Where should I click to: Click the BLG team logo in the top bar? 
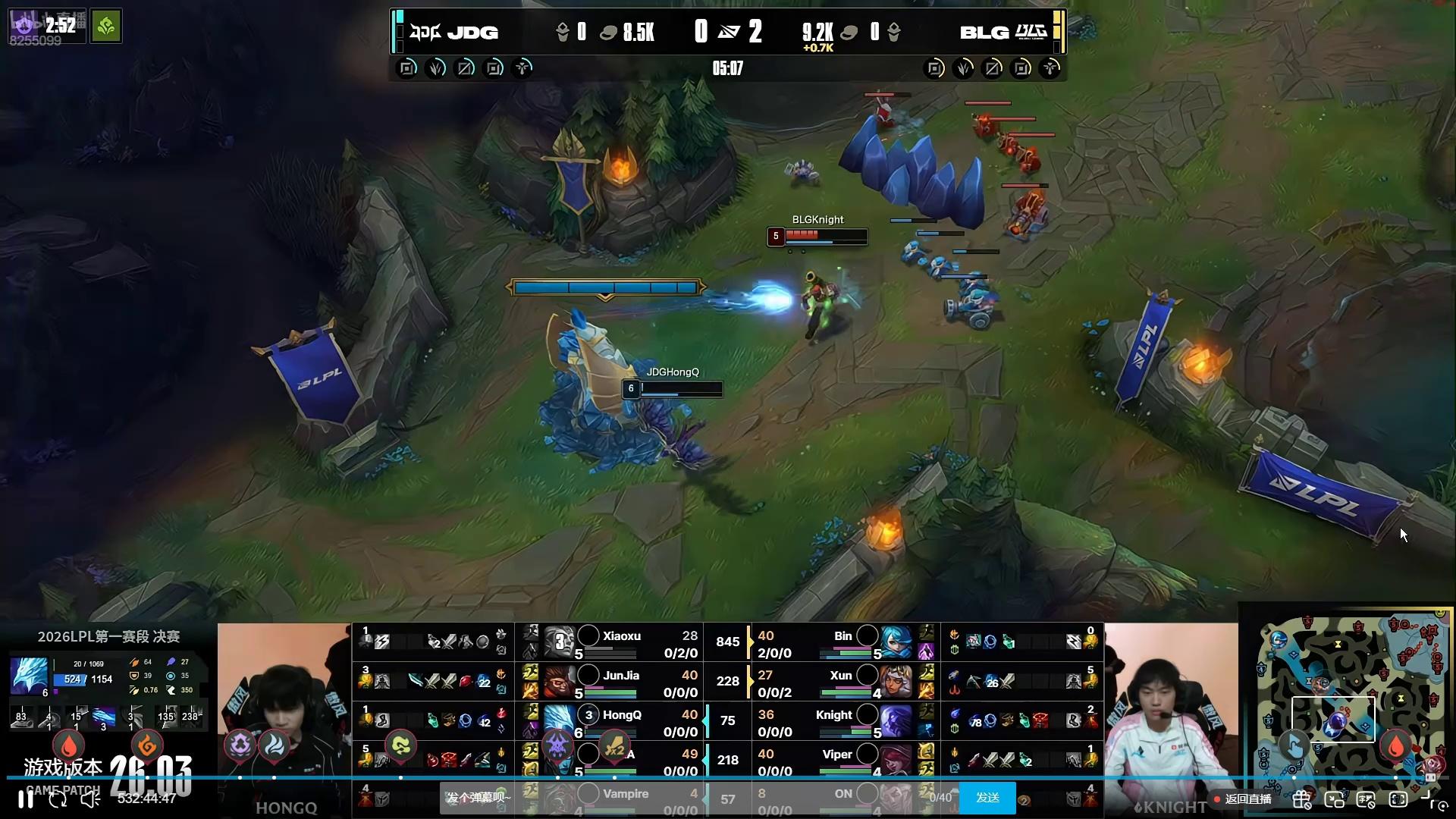point(1031,32)
